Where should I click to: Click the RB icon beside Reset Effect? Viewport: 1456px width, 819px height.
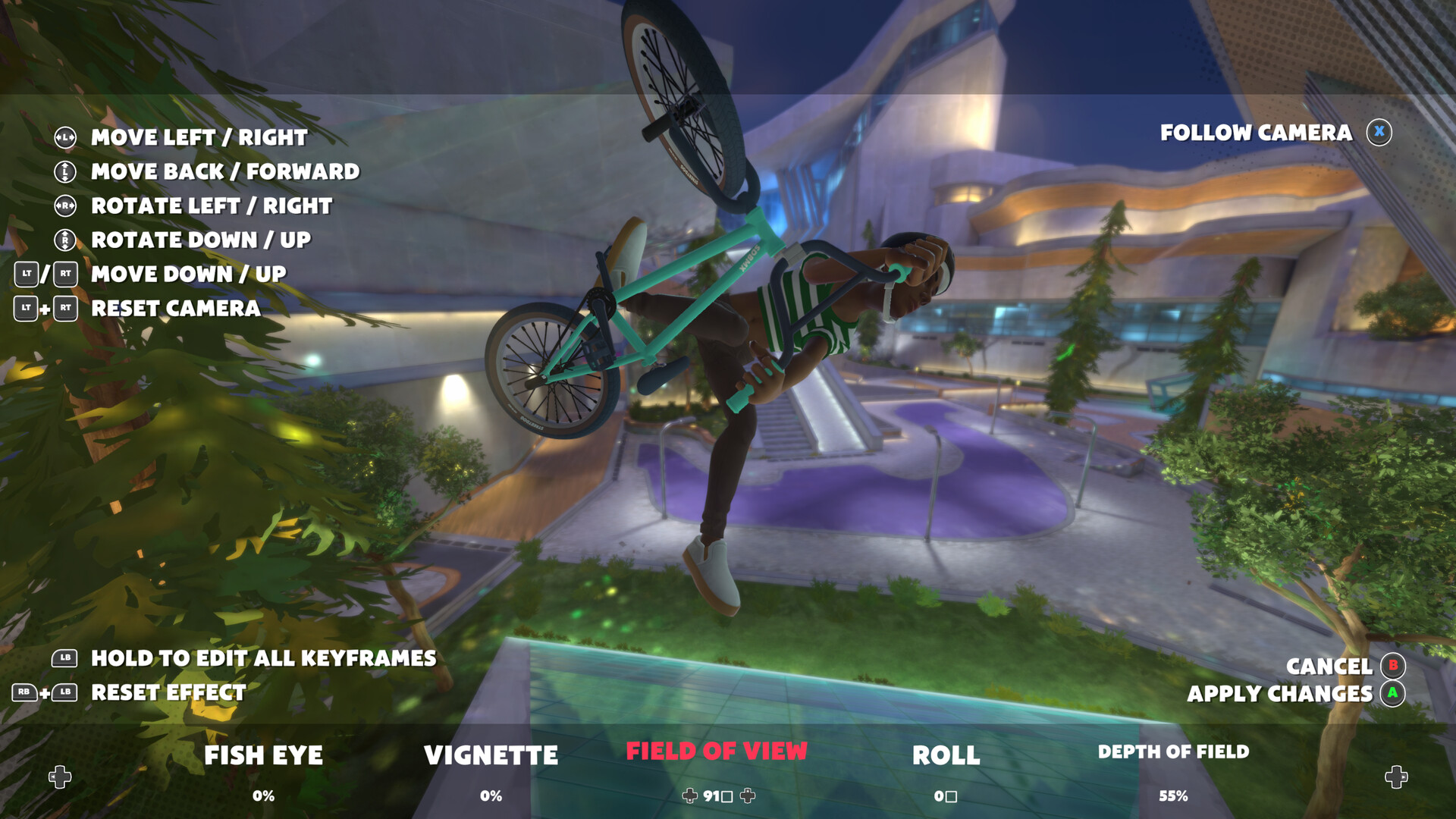(x=24, y=692)
